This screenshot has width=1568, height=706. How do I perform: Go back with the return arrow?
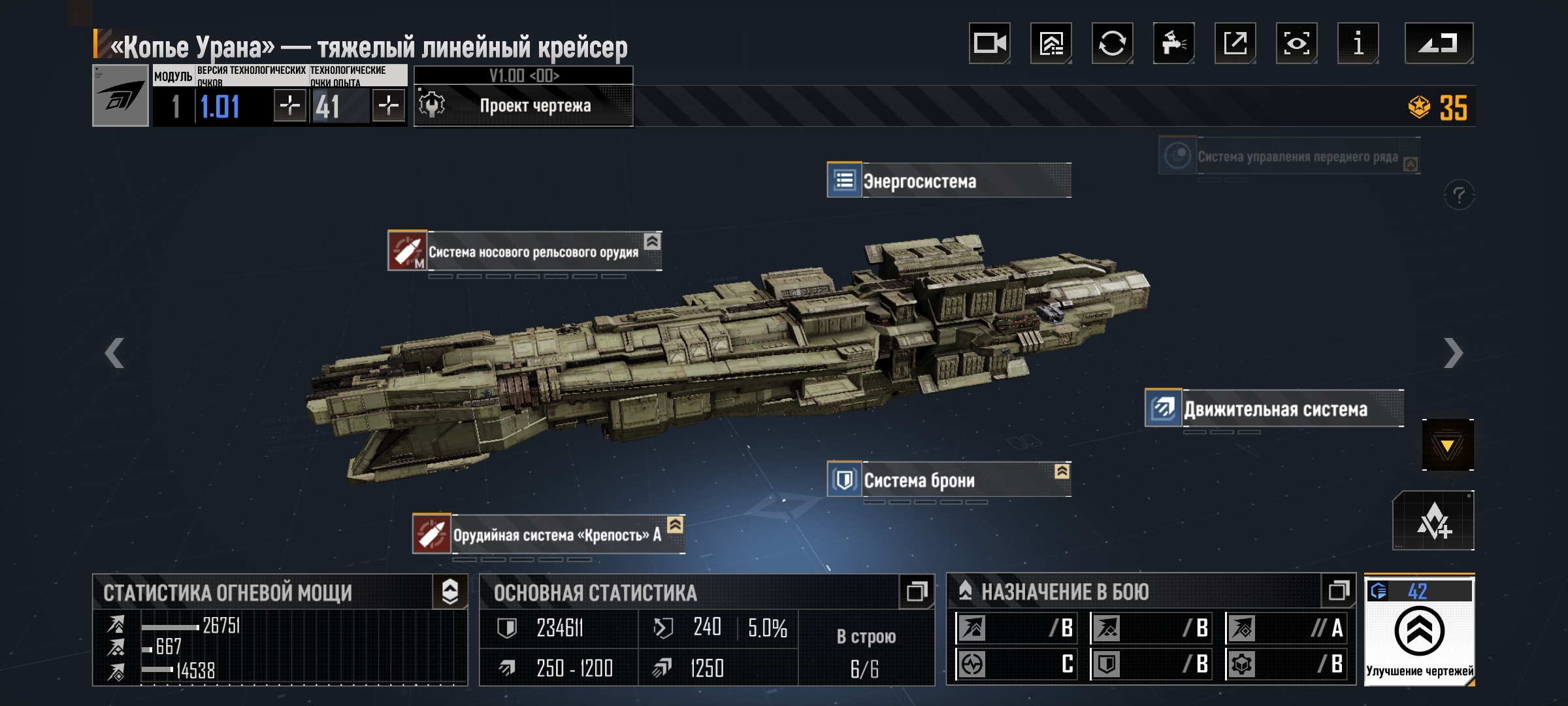pos(1439,43)
